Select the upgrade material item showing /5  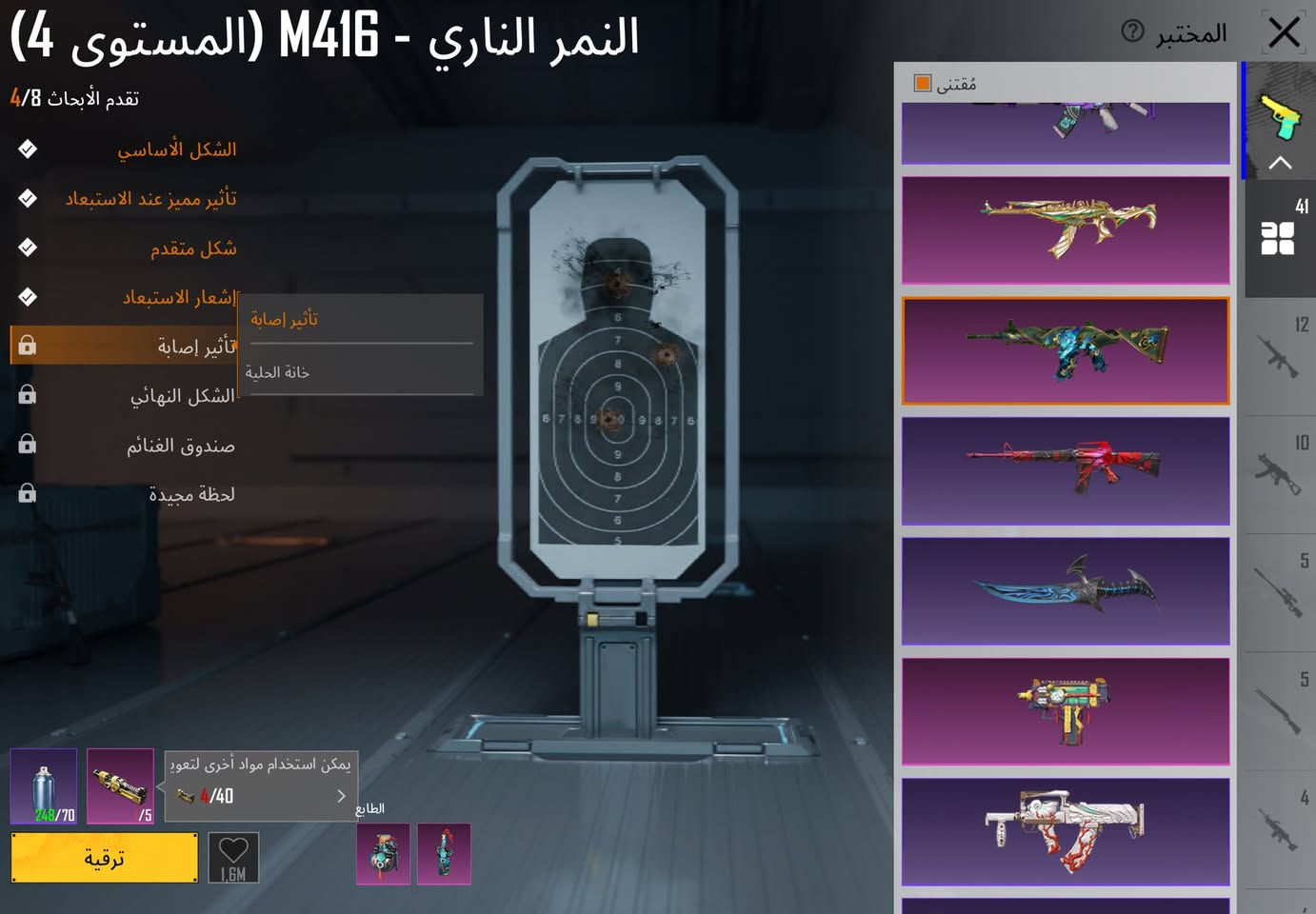pos(120,785)
